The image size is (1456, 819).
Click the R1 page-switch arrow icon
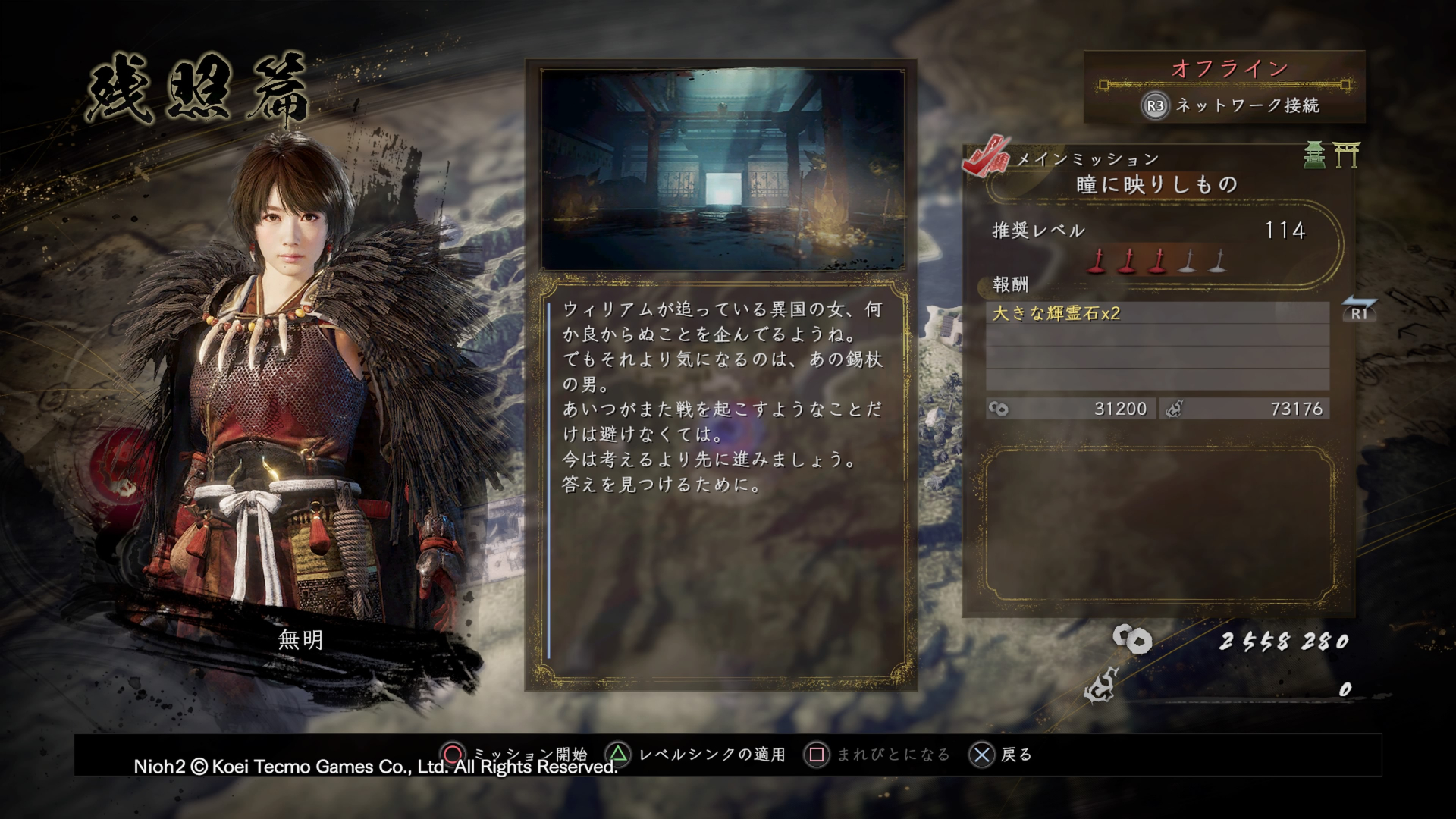(1360, 311)
